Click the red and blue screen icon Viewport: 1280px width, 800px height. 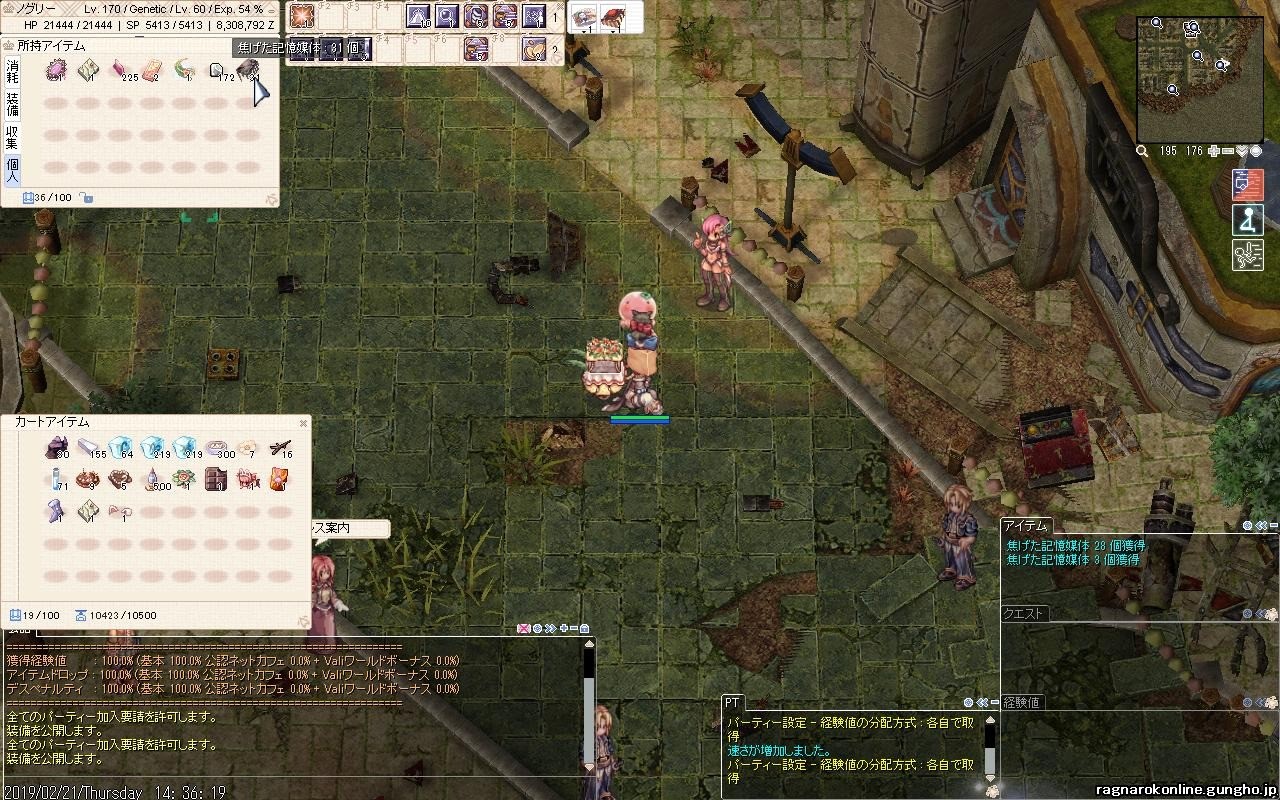pos(1247,185)
